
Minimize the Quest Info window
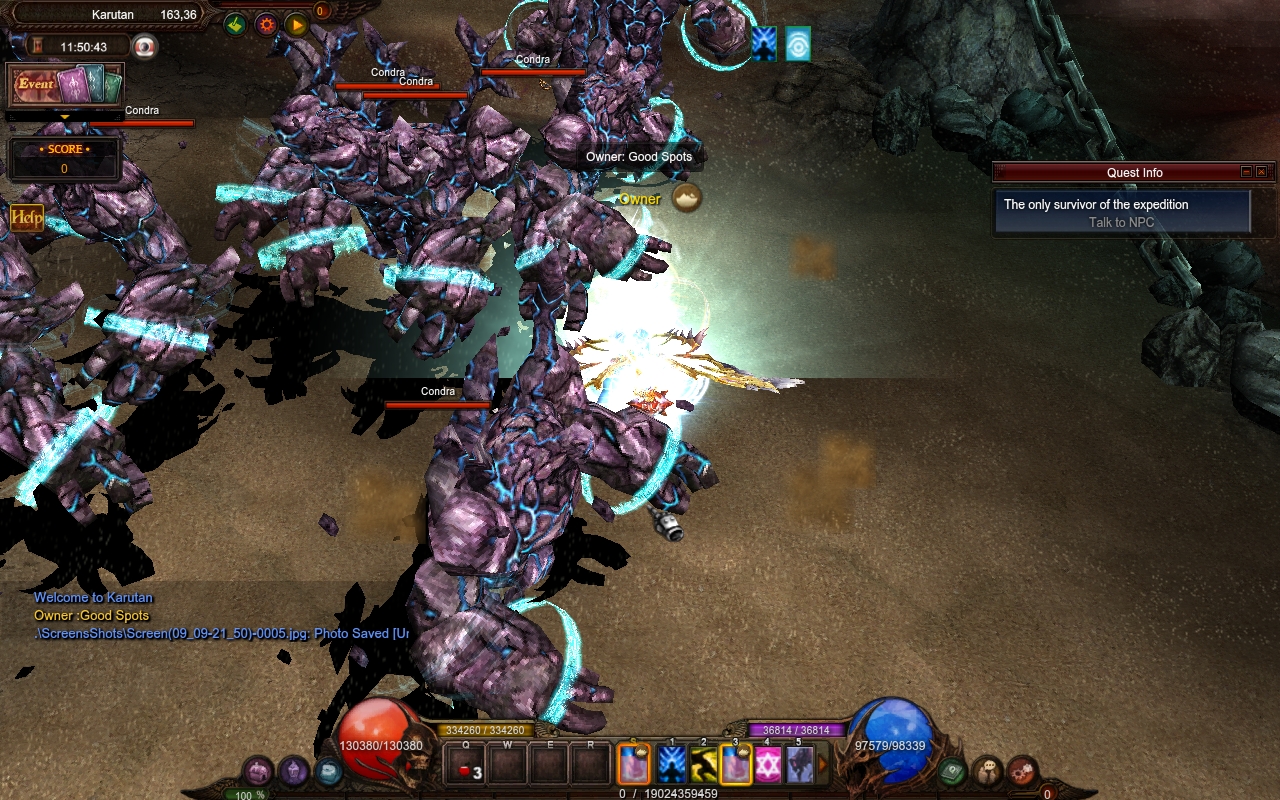click(1246, 172)
